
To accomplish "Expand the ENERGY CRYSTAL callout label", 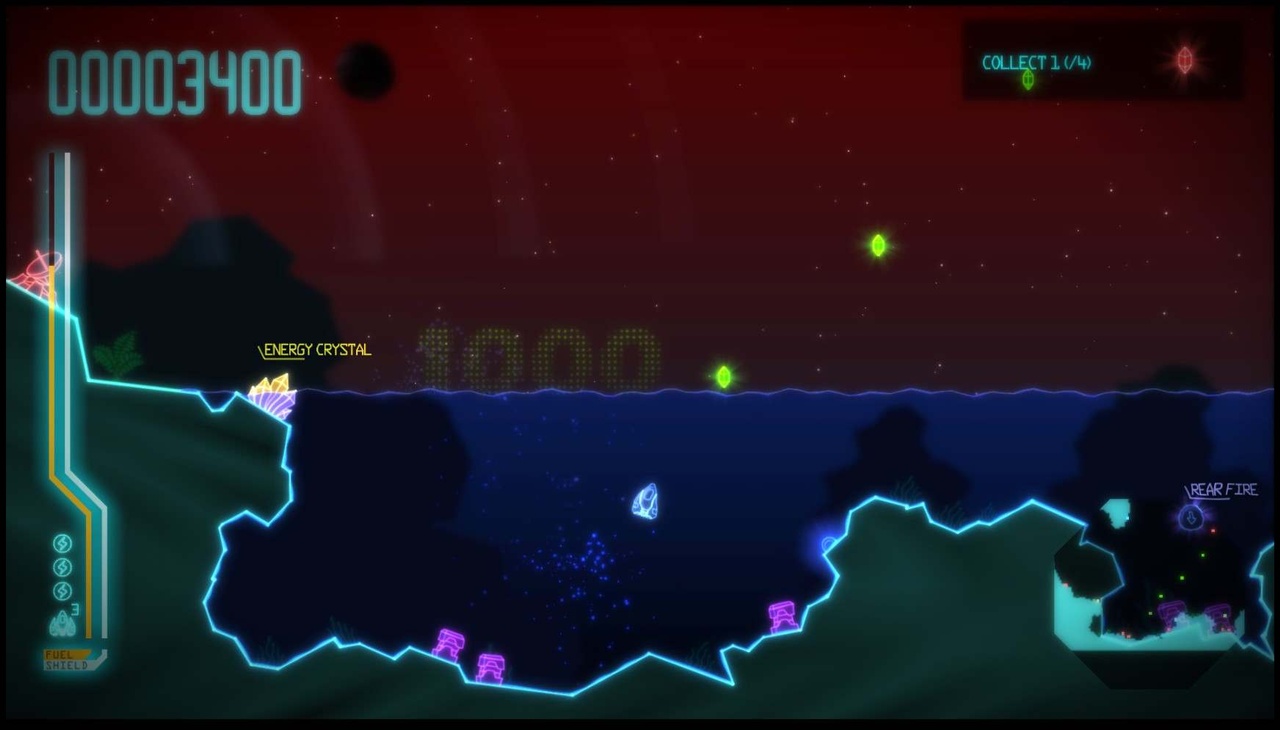I will [x=315, y=350].
